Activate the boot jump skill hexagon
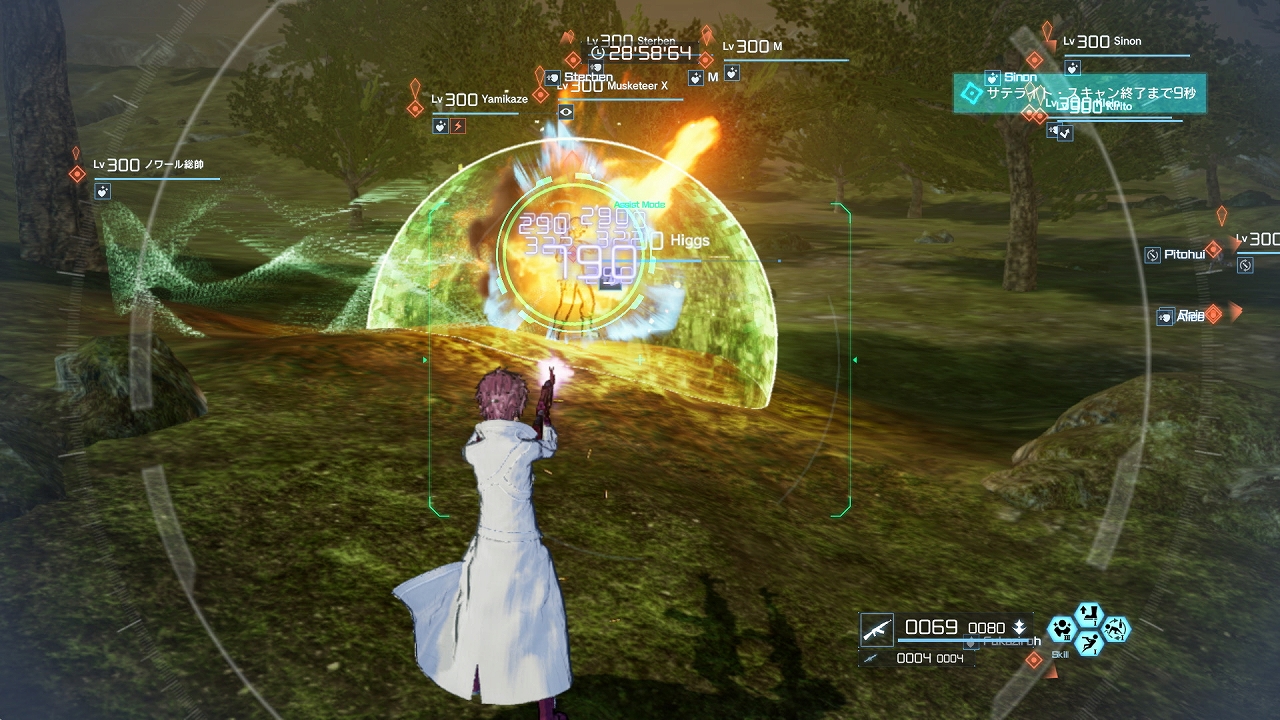1280x720 pixels. (1087, 613)
